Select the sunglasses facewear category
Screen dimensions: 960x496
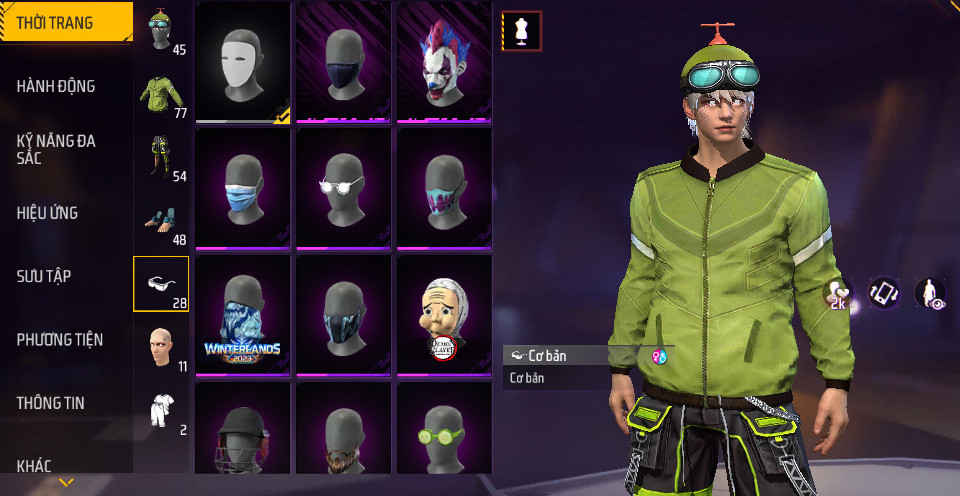point(161,284)
